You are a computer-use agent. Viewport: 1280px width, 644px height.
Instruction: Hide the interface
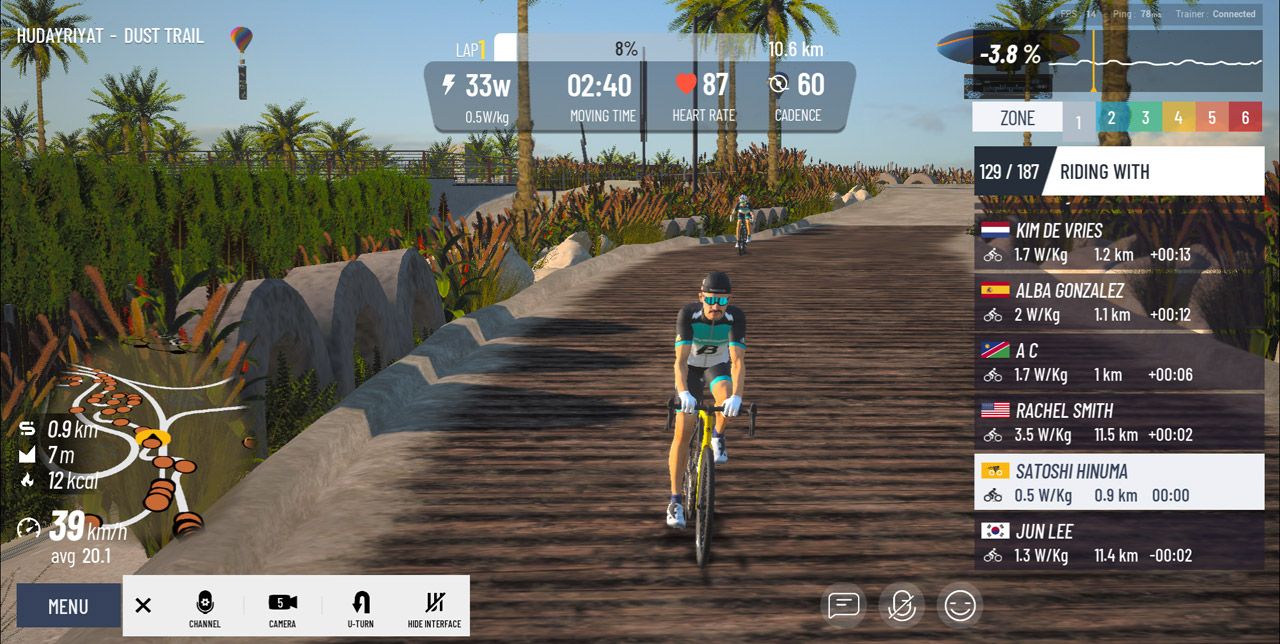pos(434,607)
